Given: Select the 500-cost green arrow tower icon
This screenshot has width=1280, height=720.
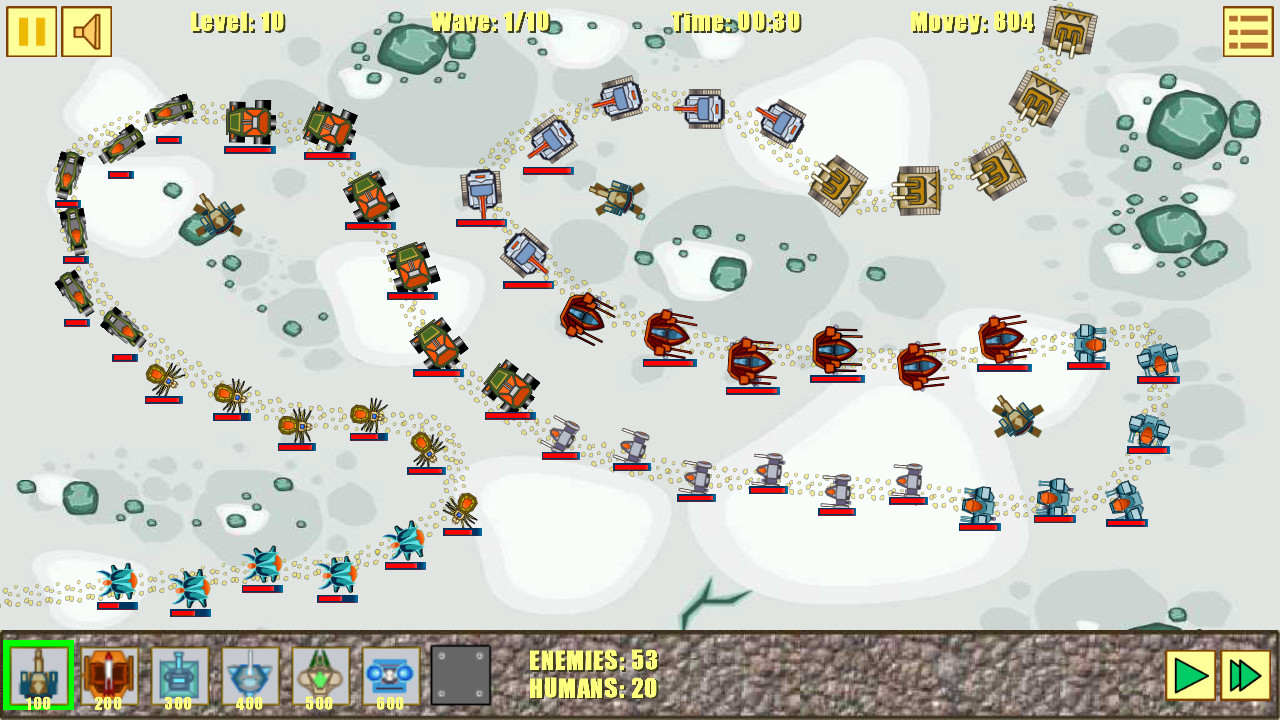Looking at the screenshot, I should pyautogui.click(x=320, y=673).
